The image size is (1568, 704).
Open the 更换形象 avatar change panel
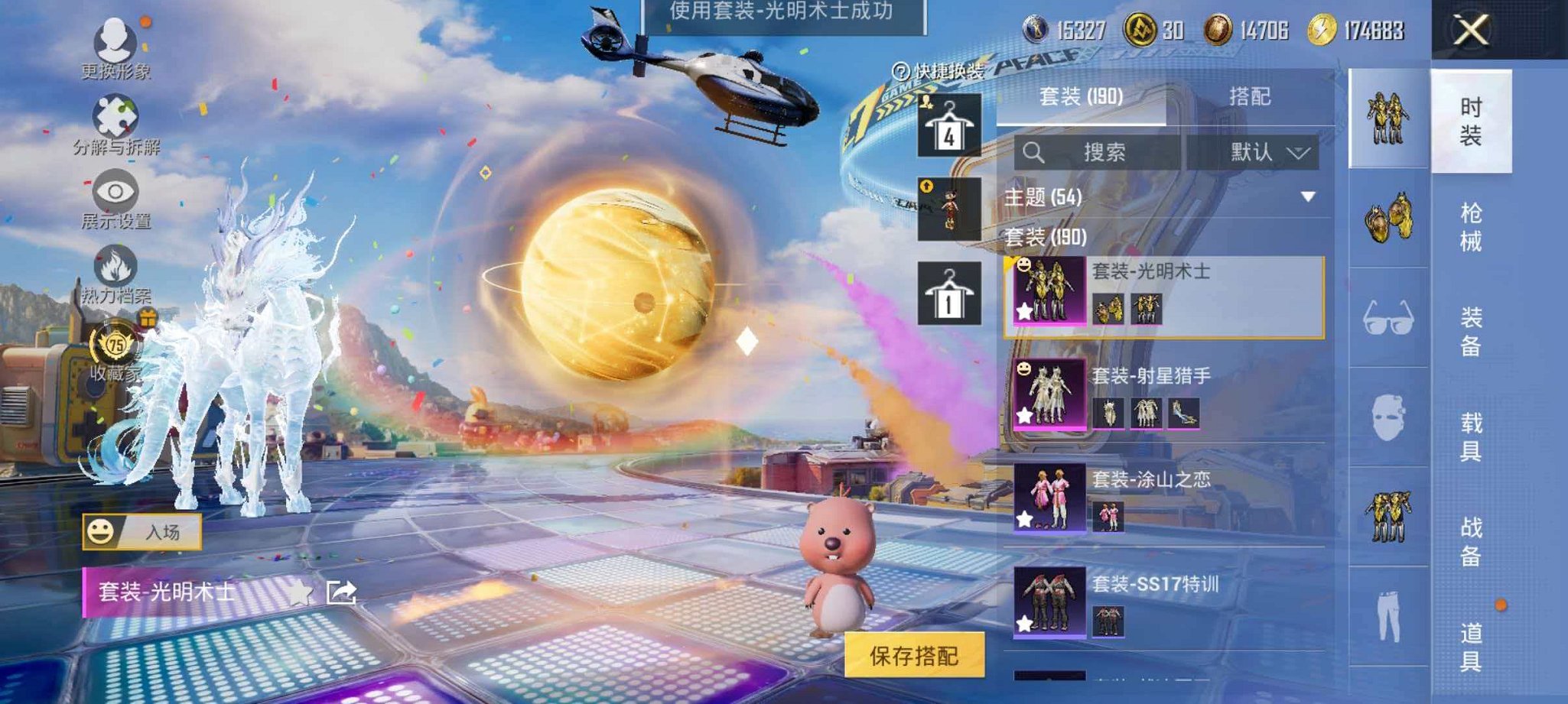(x=113, y=40)
